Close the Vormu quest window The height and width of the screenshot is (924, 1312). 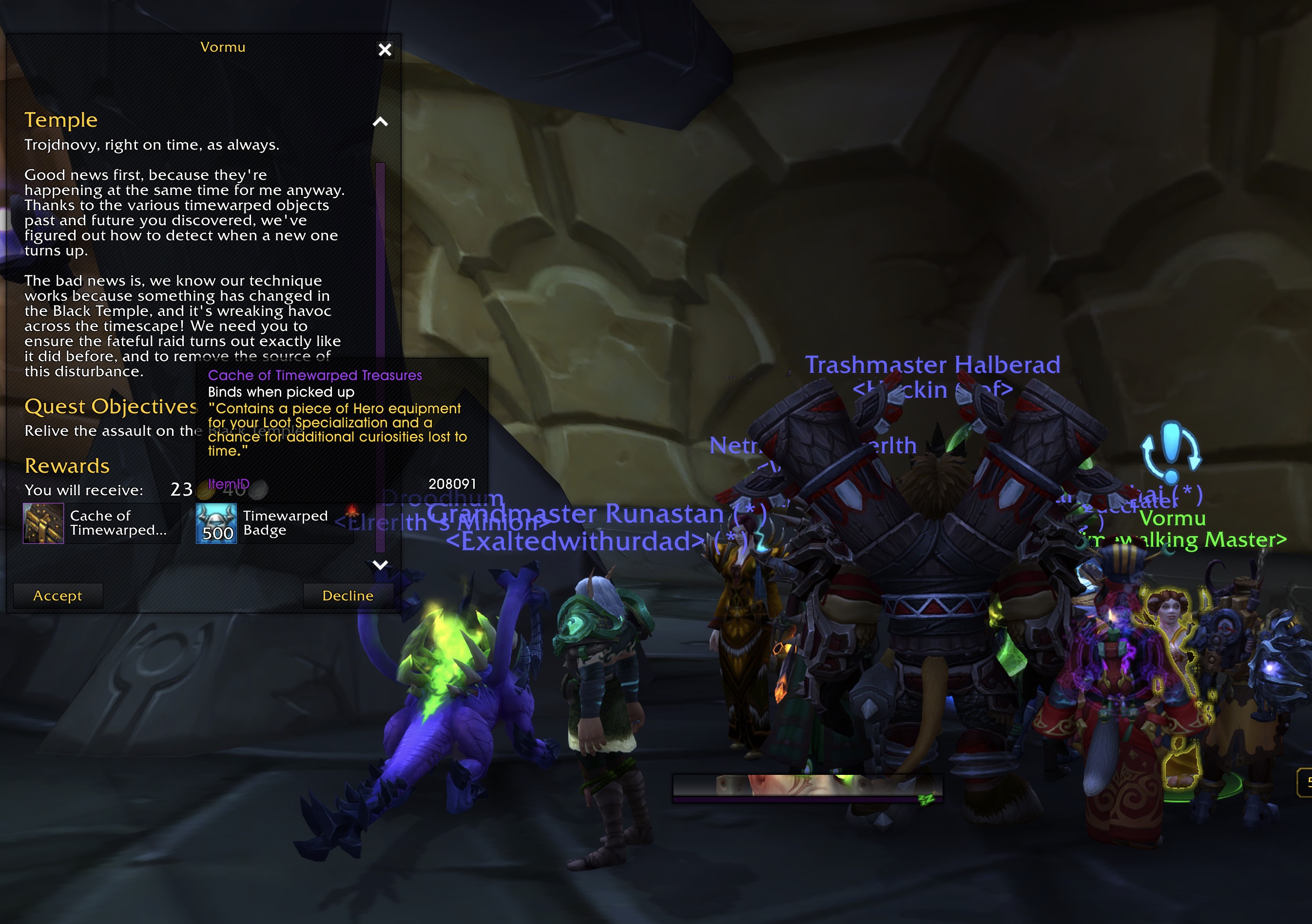385,50
